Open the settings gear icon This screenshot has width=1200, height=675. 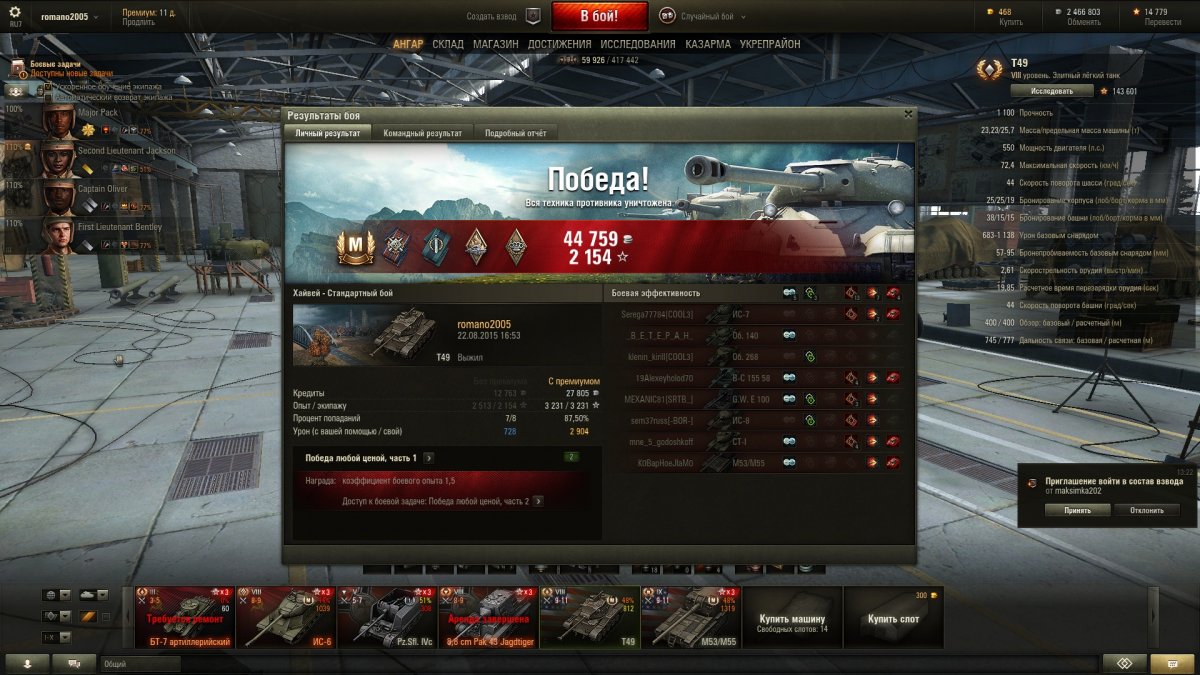[x=14, y=12]
